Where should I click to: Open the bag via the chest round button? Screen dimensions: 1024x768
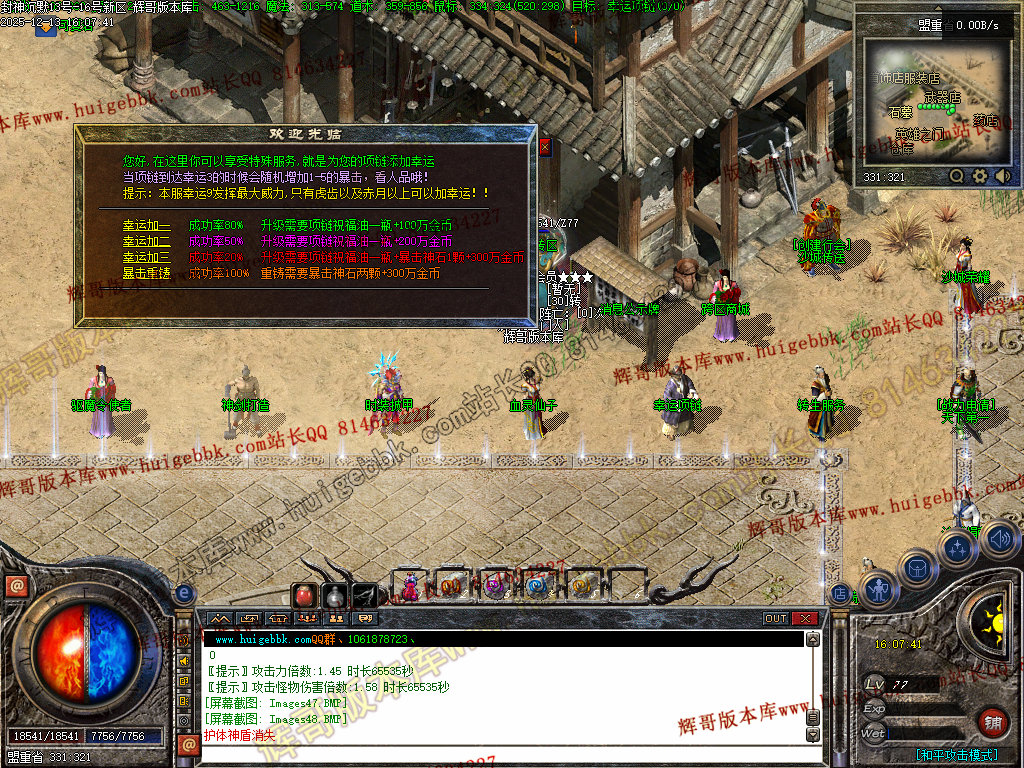click(917, 568)
